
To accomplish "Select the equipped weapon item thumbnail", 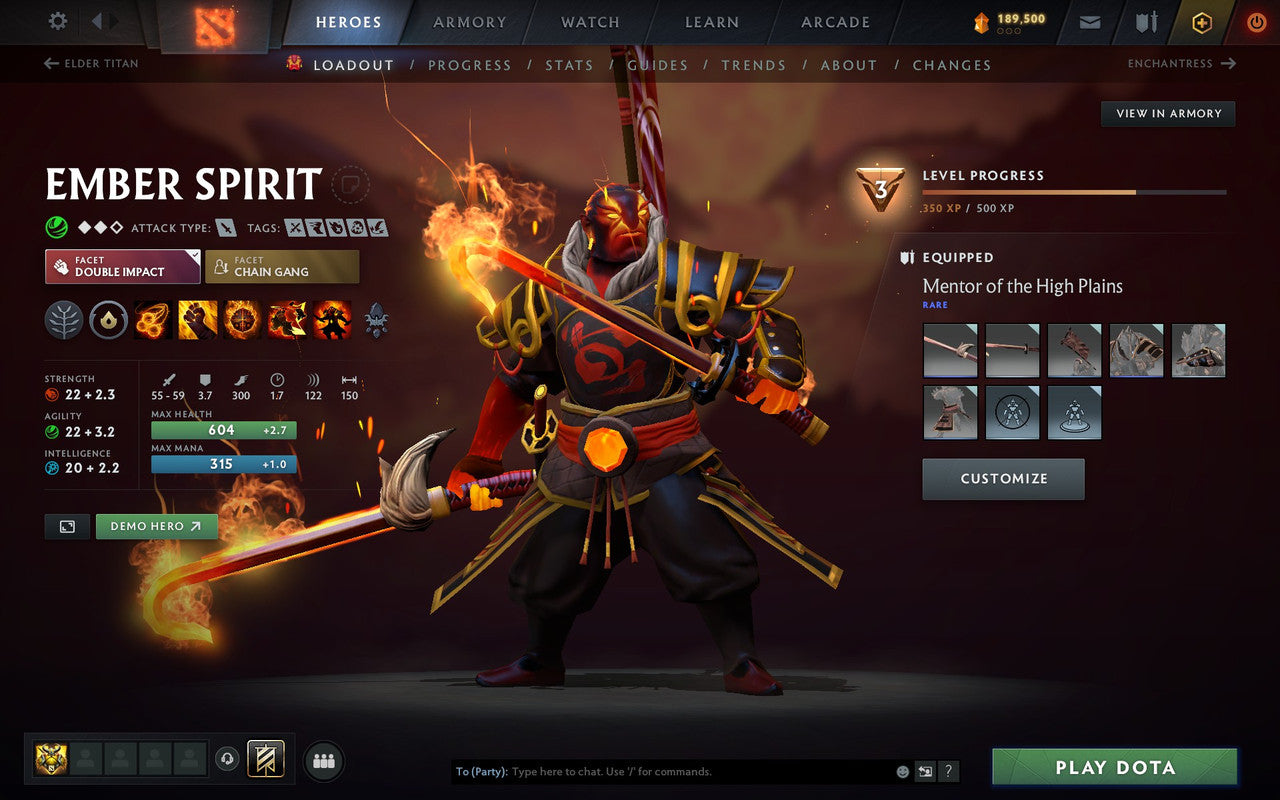I will coord(950,351).
